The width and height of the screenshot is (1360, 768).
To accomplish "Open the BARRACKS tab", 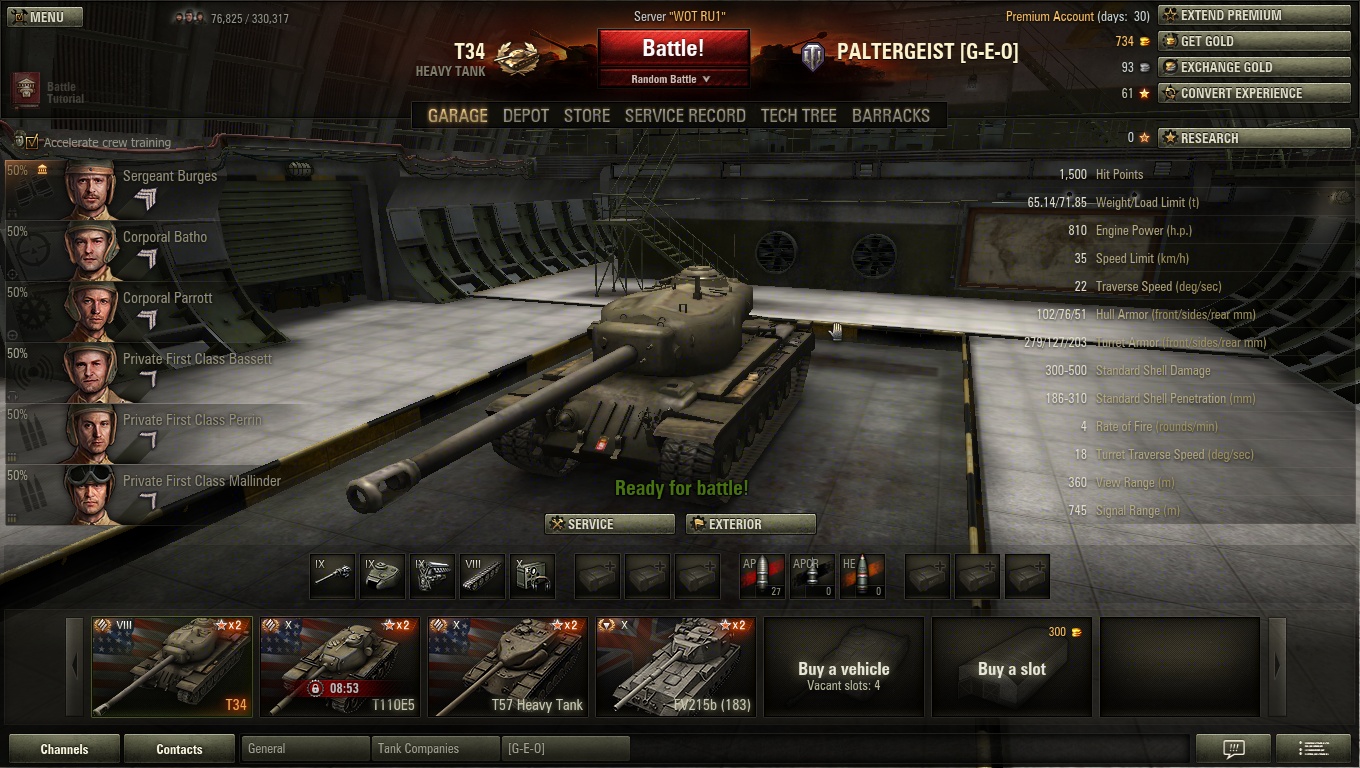I will [x=890, y=116].
